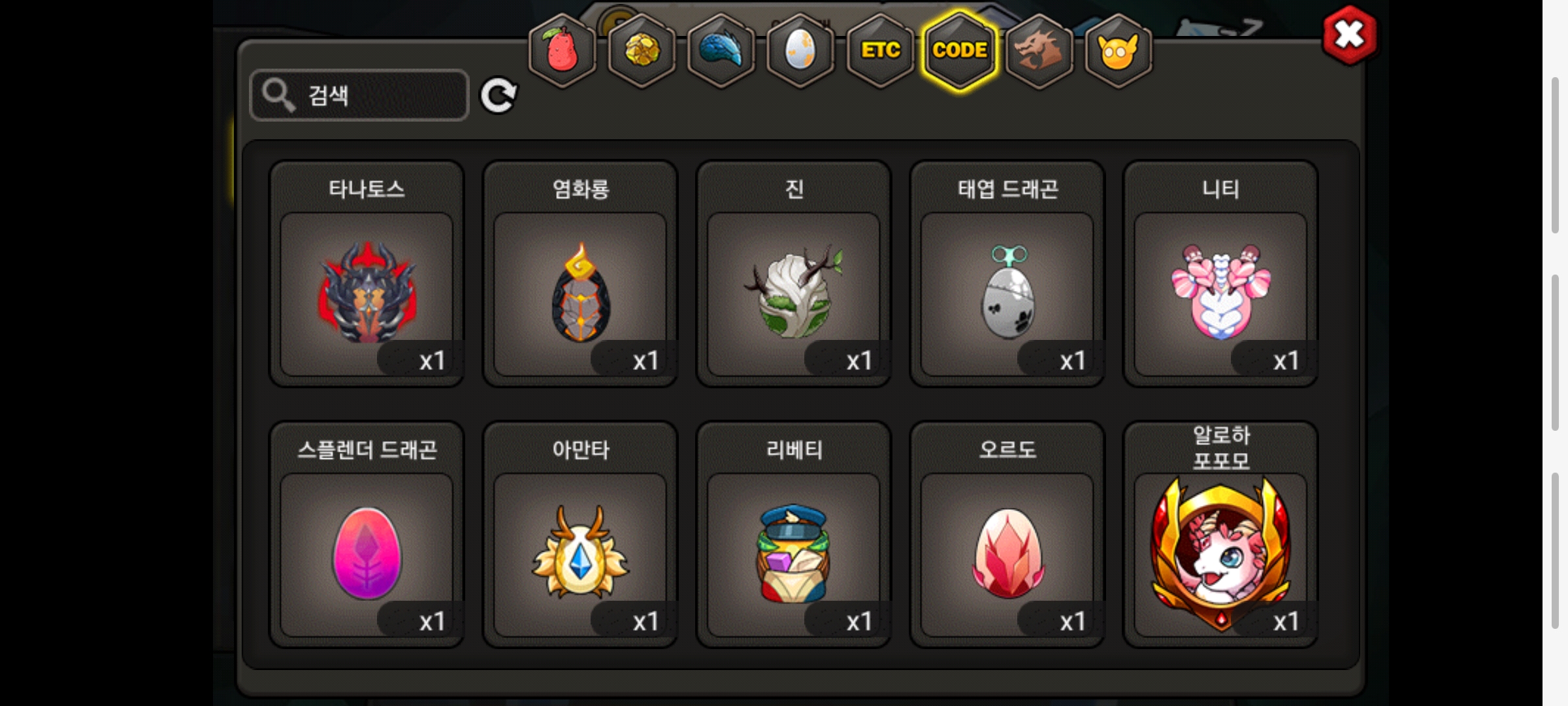Open the gold nugget tab
The image size is (1568, 706).
point(642,50)
